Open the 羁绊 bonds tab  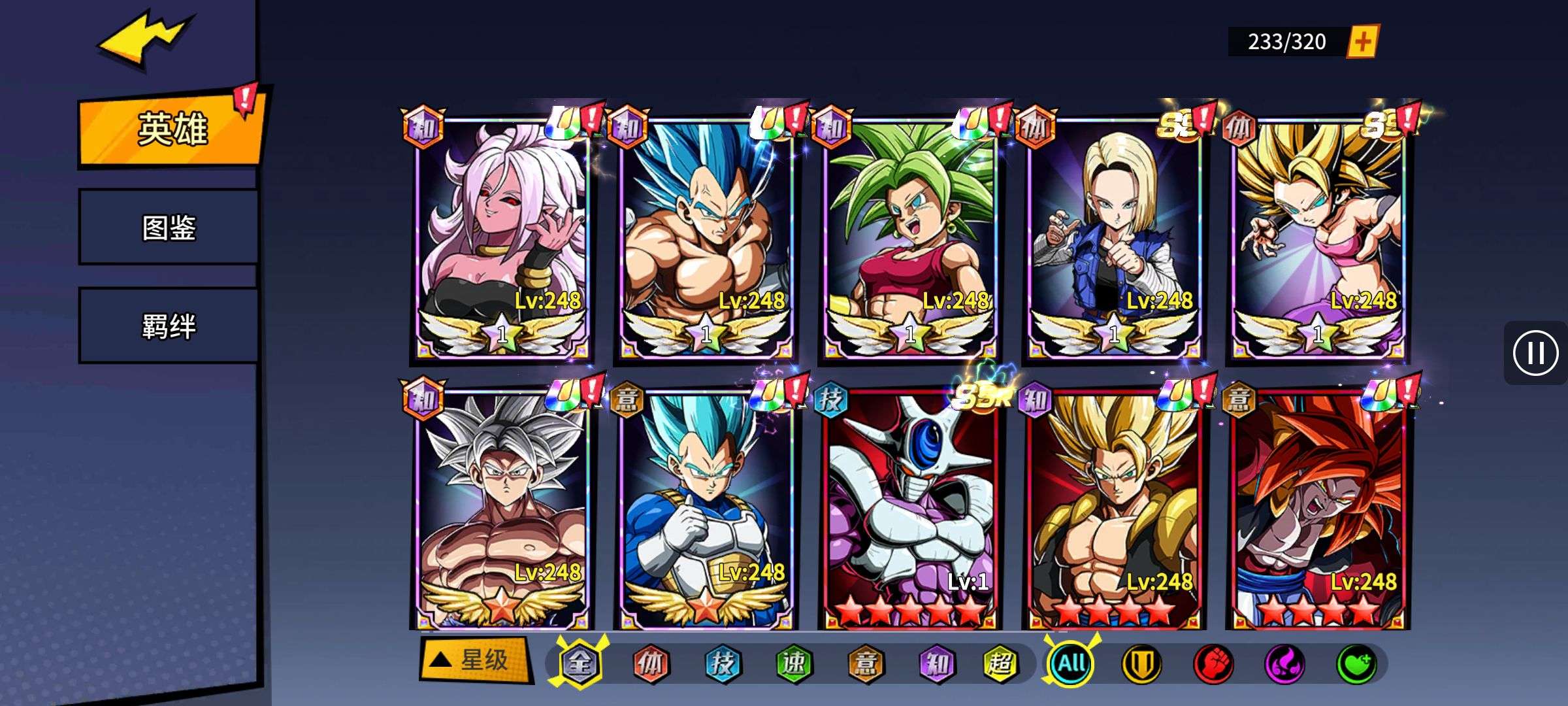click(169, 326)
